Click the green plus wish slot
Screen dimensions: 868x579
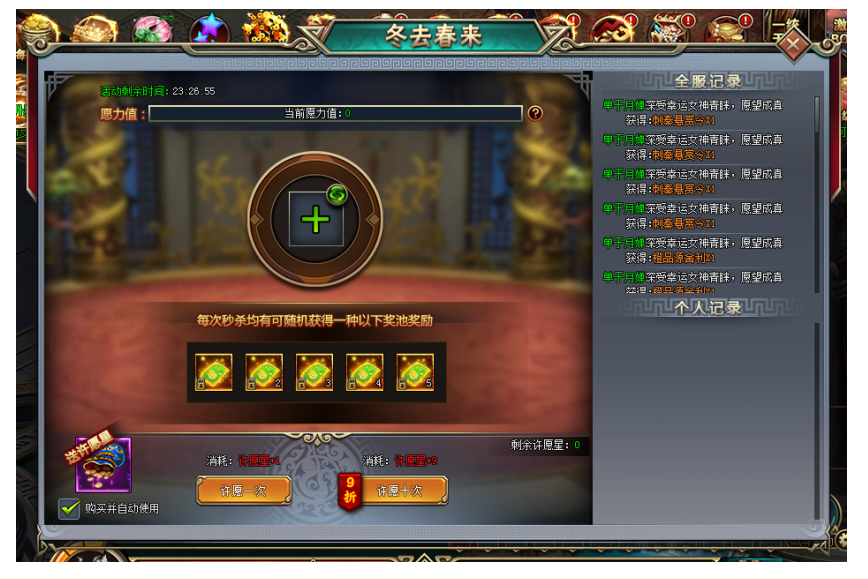click(x=315, y=219)
